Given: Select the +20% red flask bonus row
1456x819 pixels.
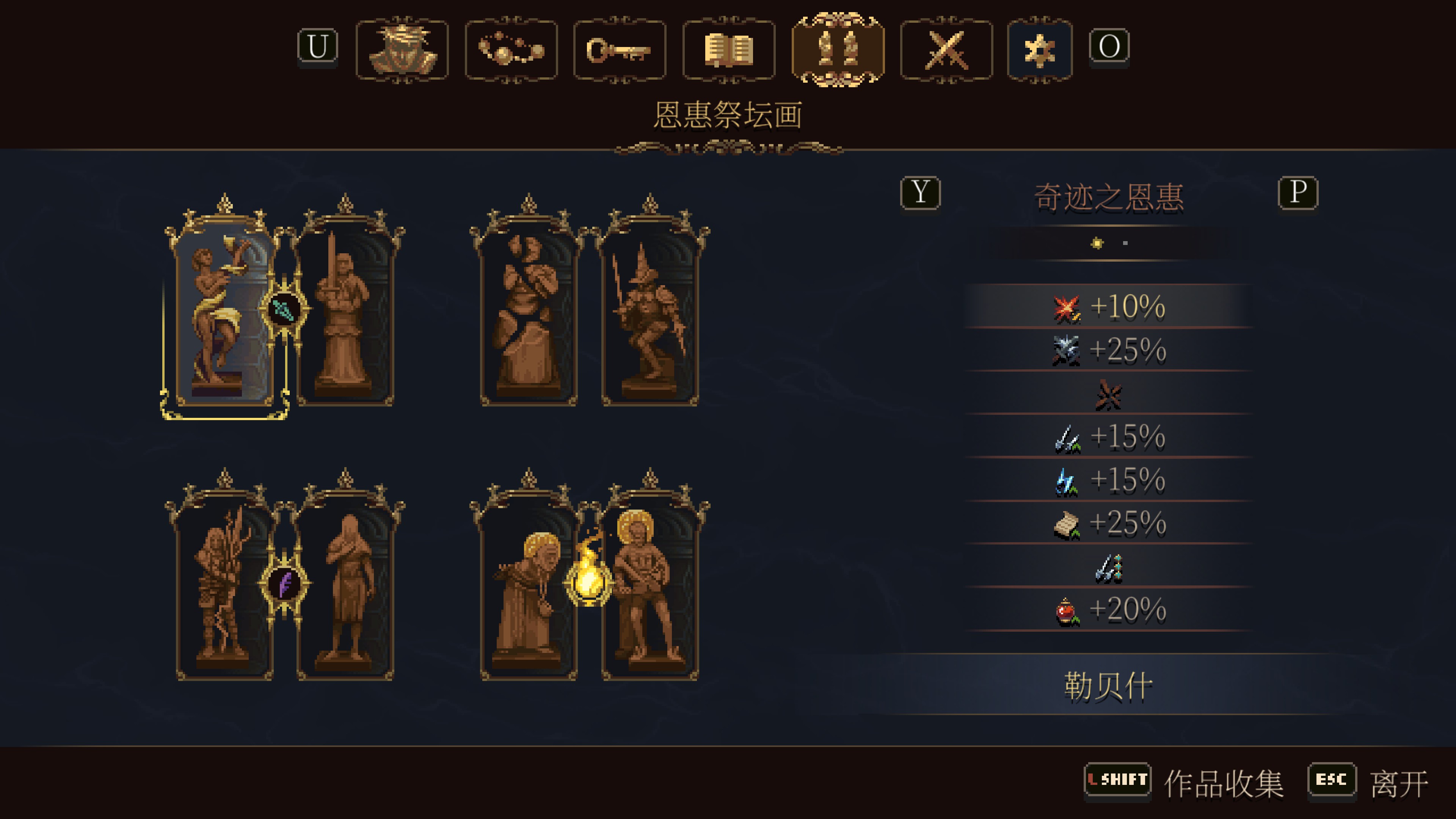Looking at the screenshot, I should coord(1108,610).
